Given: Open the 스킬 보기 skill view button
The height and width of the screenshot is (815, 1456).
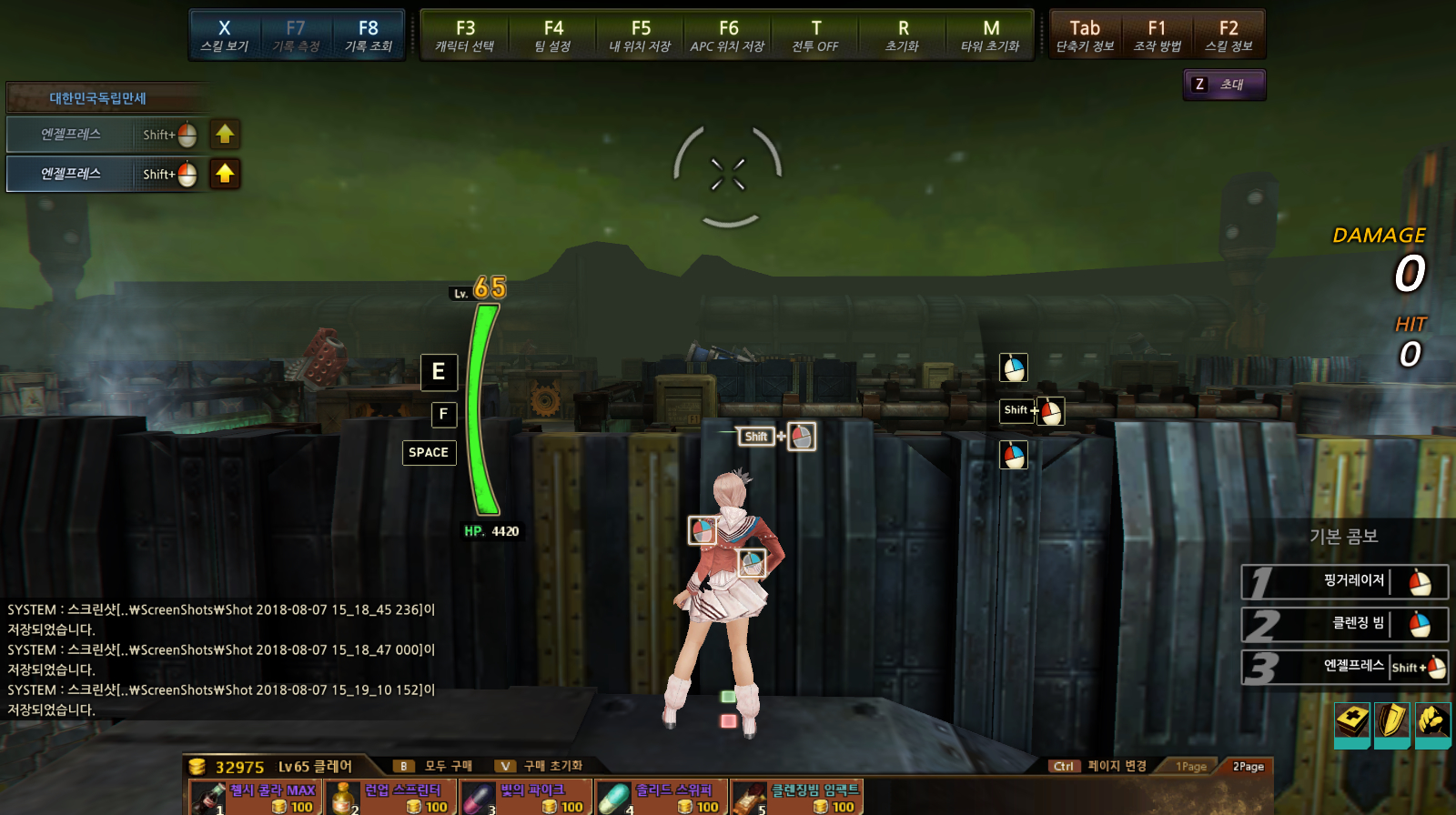Looking at the screenshot, I should pyautogui.click(x=224, y=35).
